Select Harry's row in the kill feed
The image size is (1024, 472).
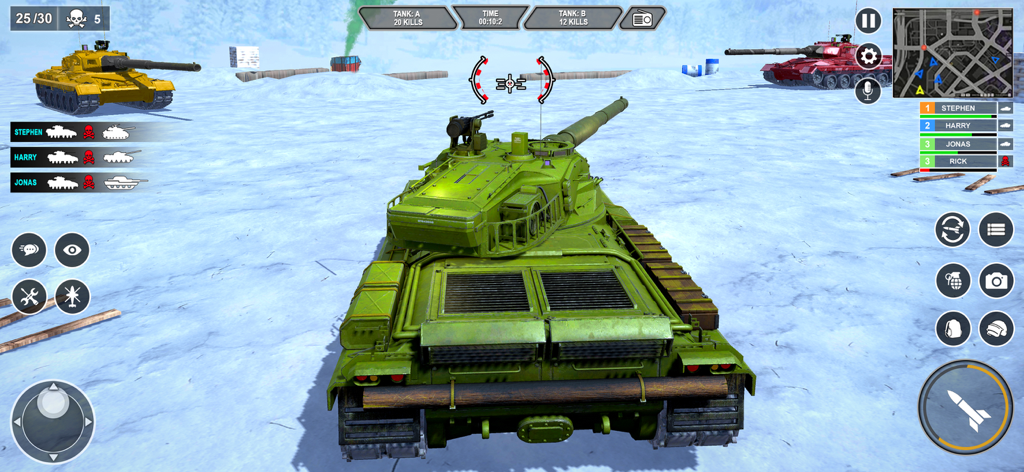75,157
